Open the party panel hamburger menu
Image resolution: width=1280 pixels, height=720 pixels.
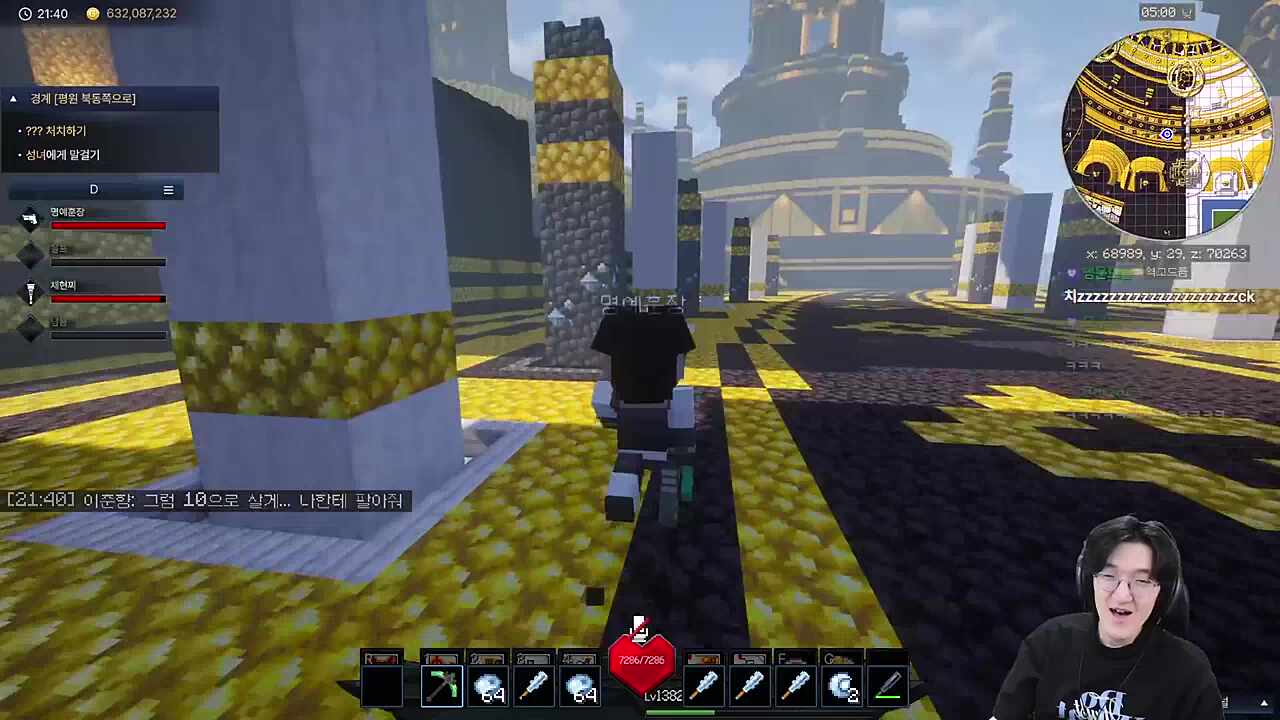coord(168,190)
